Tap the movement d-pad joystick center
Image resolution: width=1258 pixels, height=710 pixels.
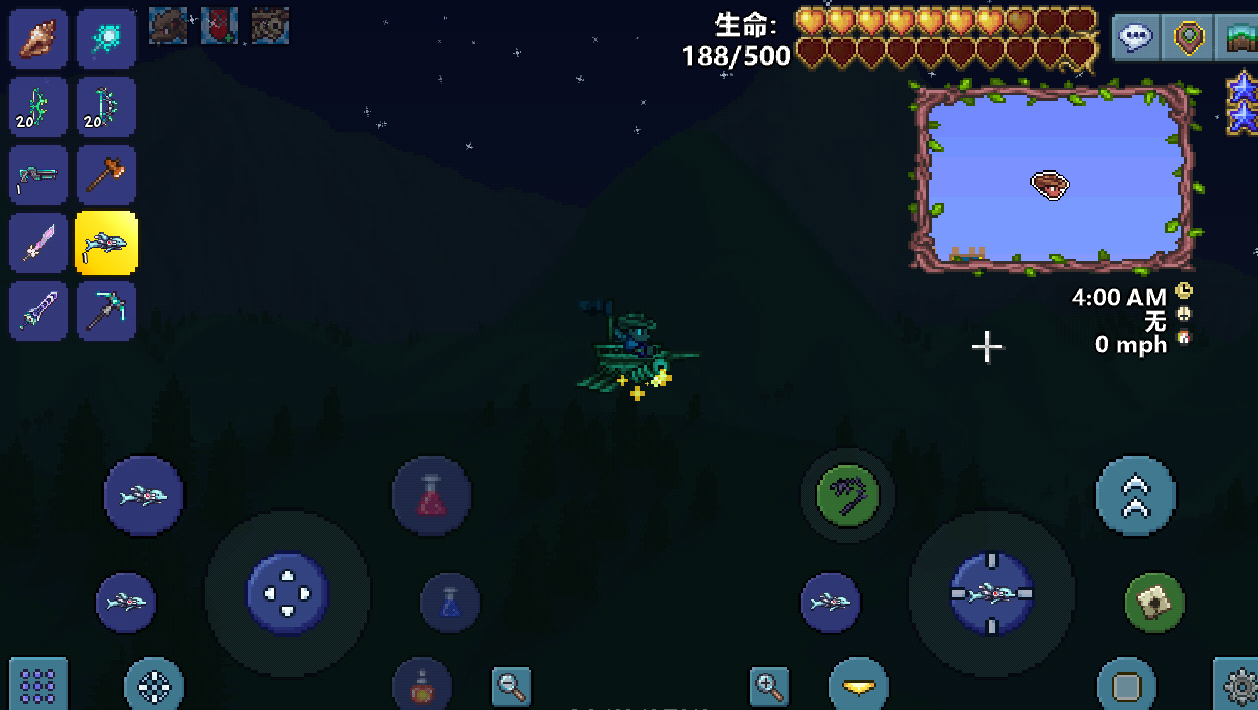(287, 593)
